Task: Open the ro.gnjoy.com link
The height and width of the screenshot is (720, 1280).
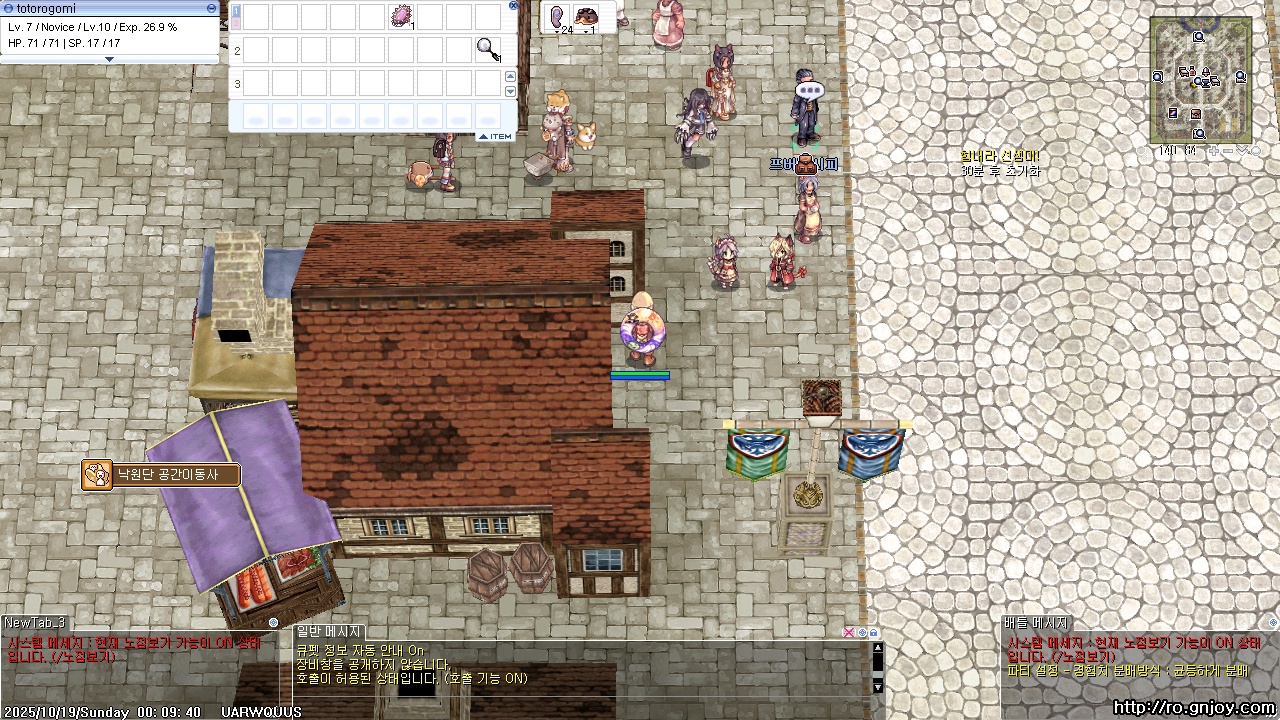Action: pos(1193,708)
